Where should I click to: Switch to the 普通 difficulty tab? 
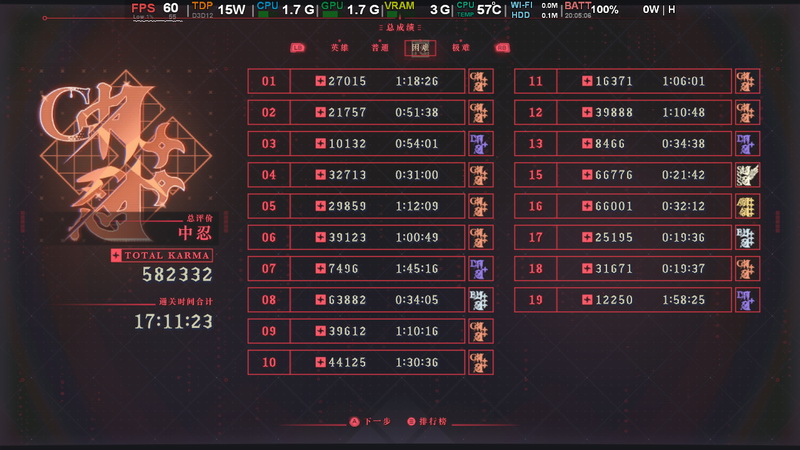tap(380, 48)
